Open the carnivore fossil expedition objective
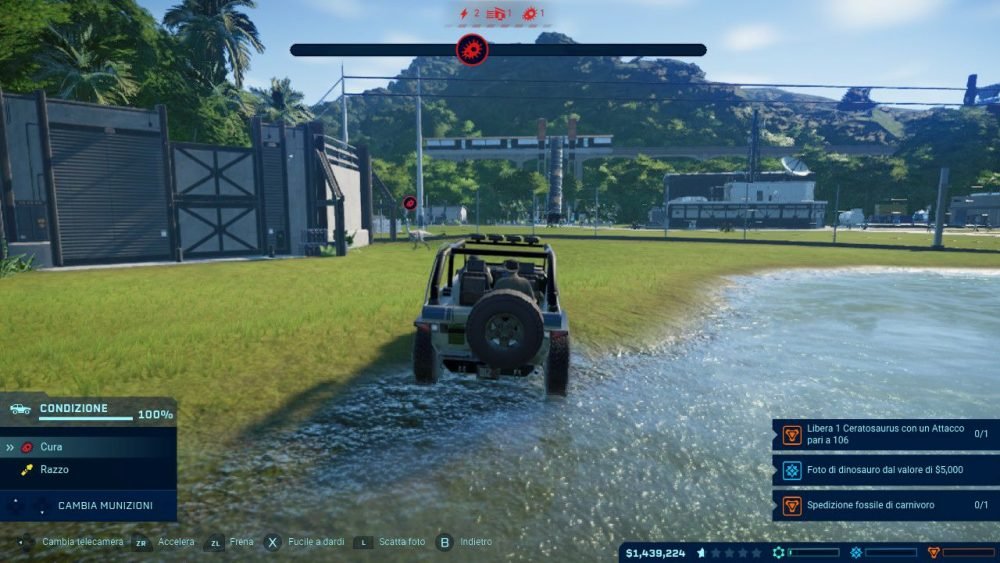1000x563 pixels. click(885, 505)
